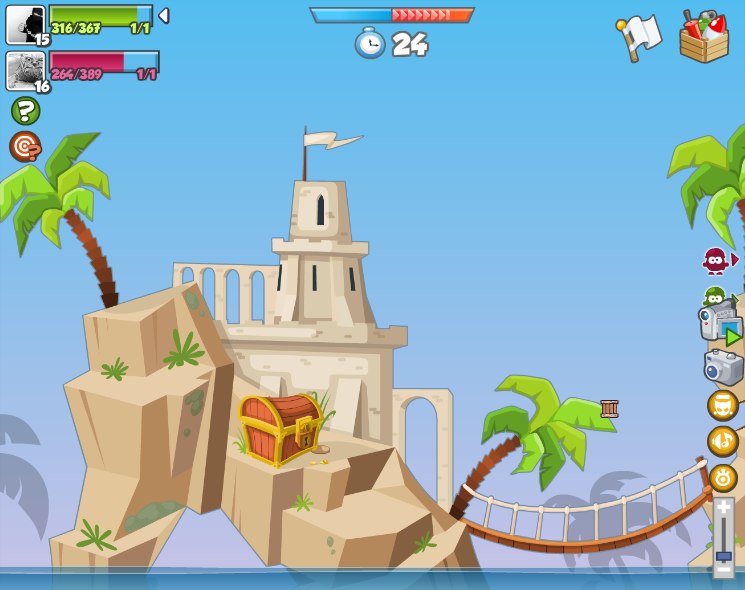Click the white surrender flag

point(640,37)
